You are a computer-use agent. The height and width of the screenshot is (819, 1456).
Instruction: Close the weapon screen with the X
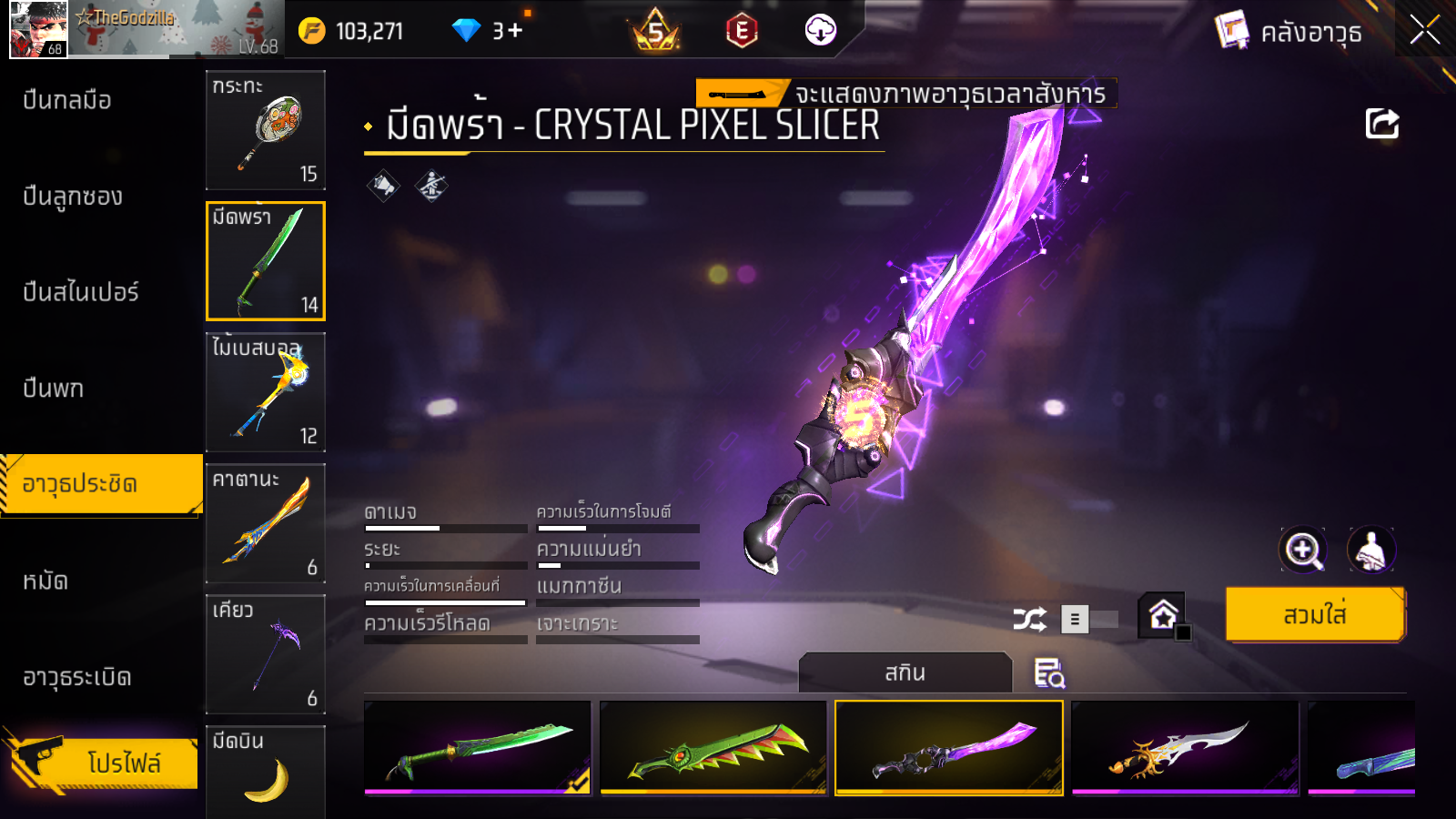(x=1424, y=31)
